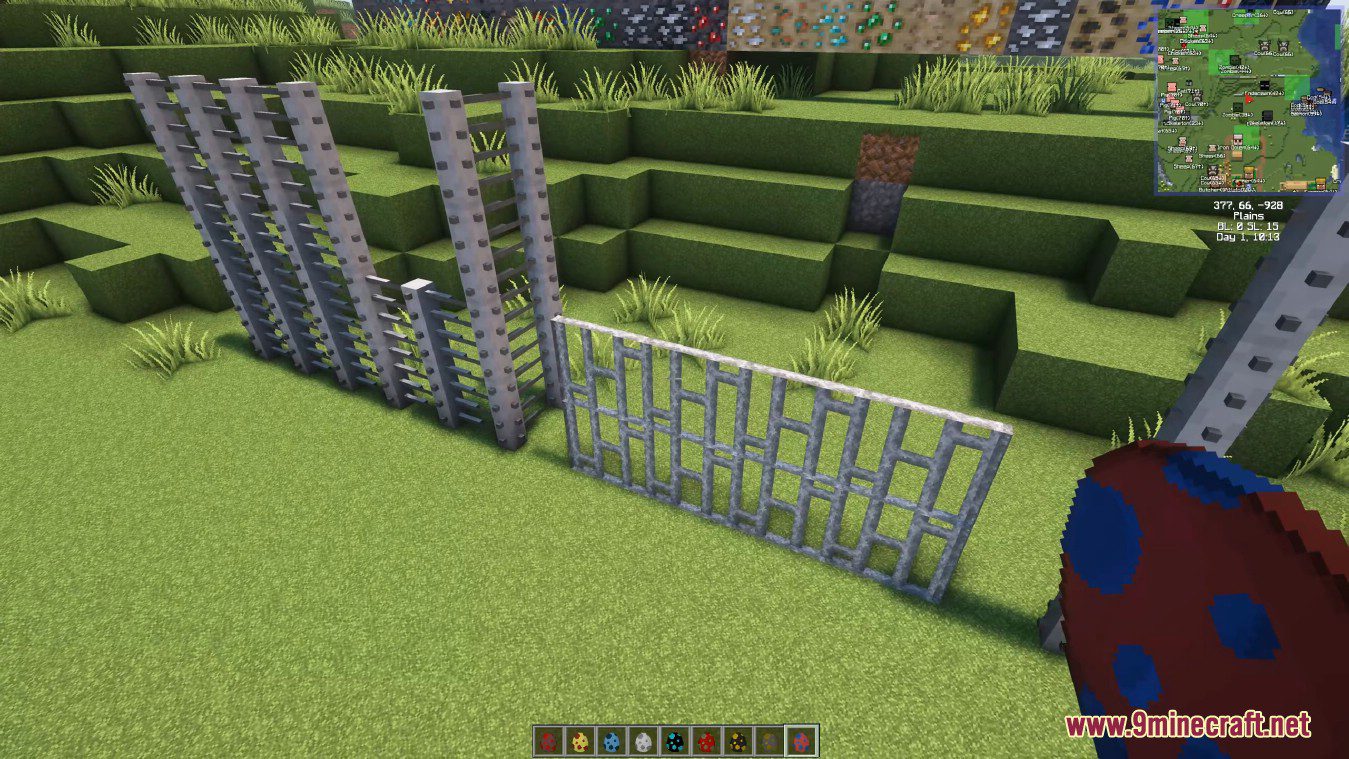1349x759 pixels.
Task: Toggle the red waypoint arrow on the minimap
Action: click(1249, 99)
